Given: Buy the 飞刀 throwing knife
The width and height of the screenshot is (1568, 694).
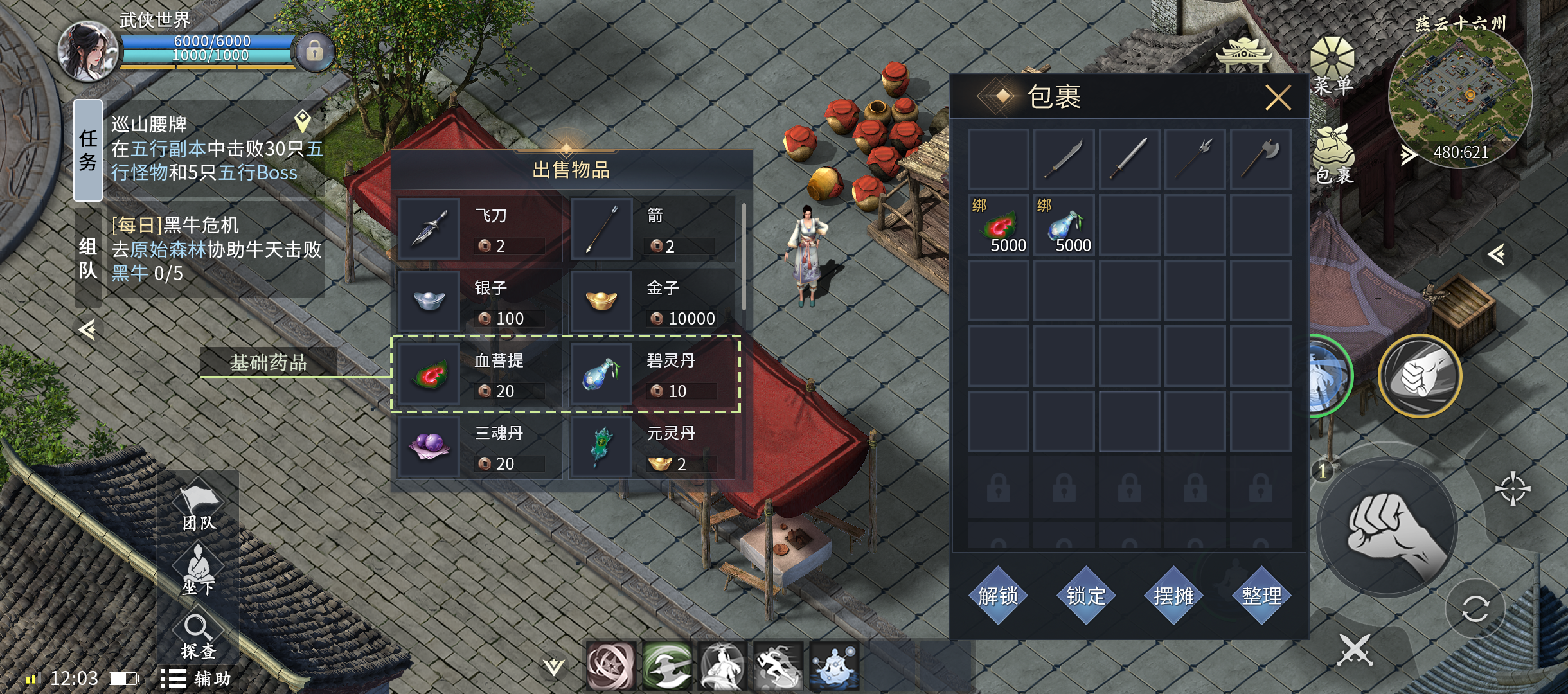Looking at the screenshot, I should pos(479,229).
